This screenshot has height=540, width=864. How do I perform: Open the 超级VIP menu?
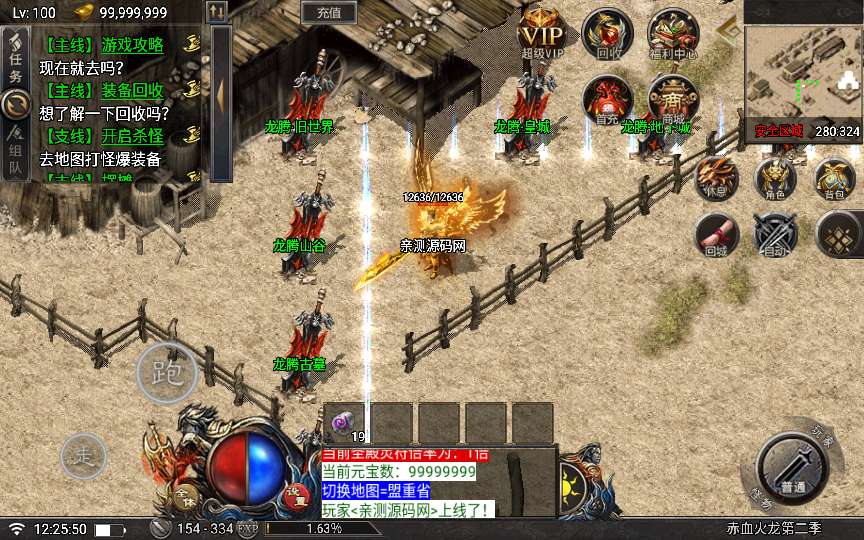click(x=541, y=33)
